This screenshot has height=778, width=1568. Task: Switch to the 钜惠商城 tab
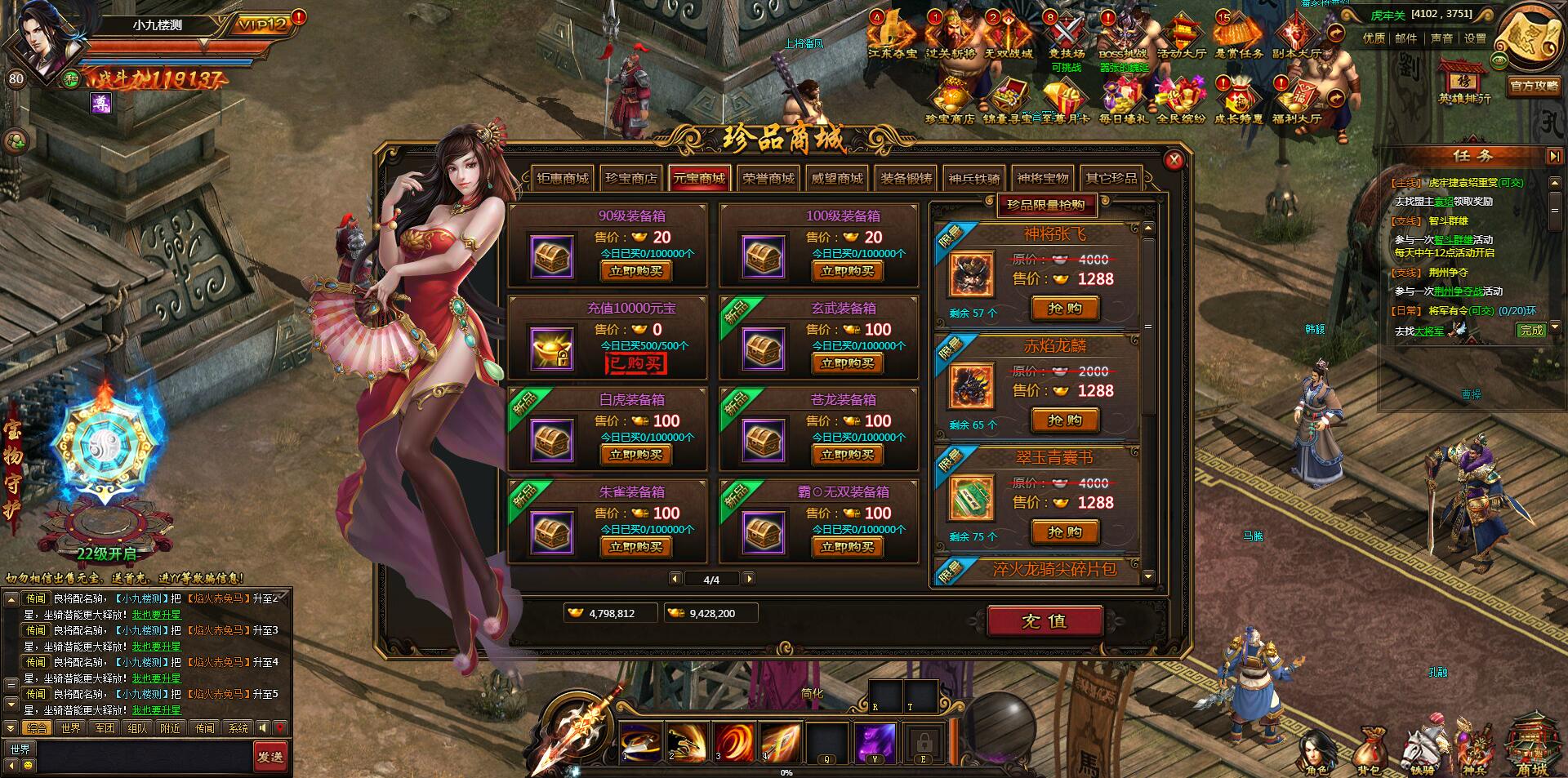[x=563, y=179]
